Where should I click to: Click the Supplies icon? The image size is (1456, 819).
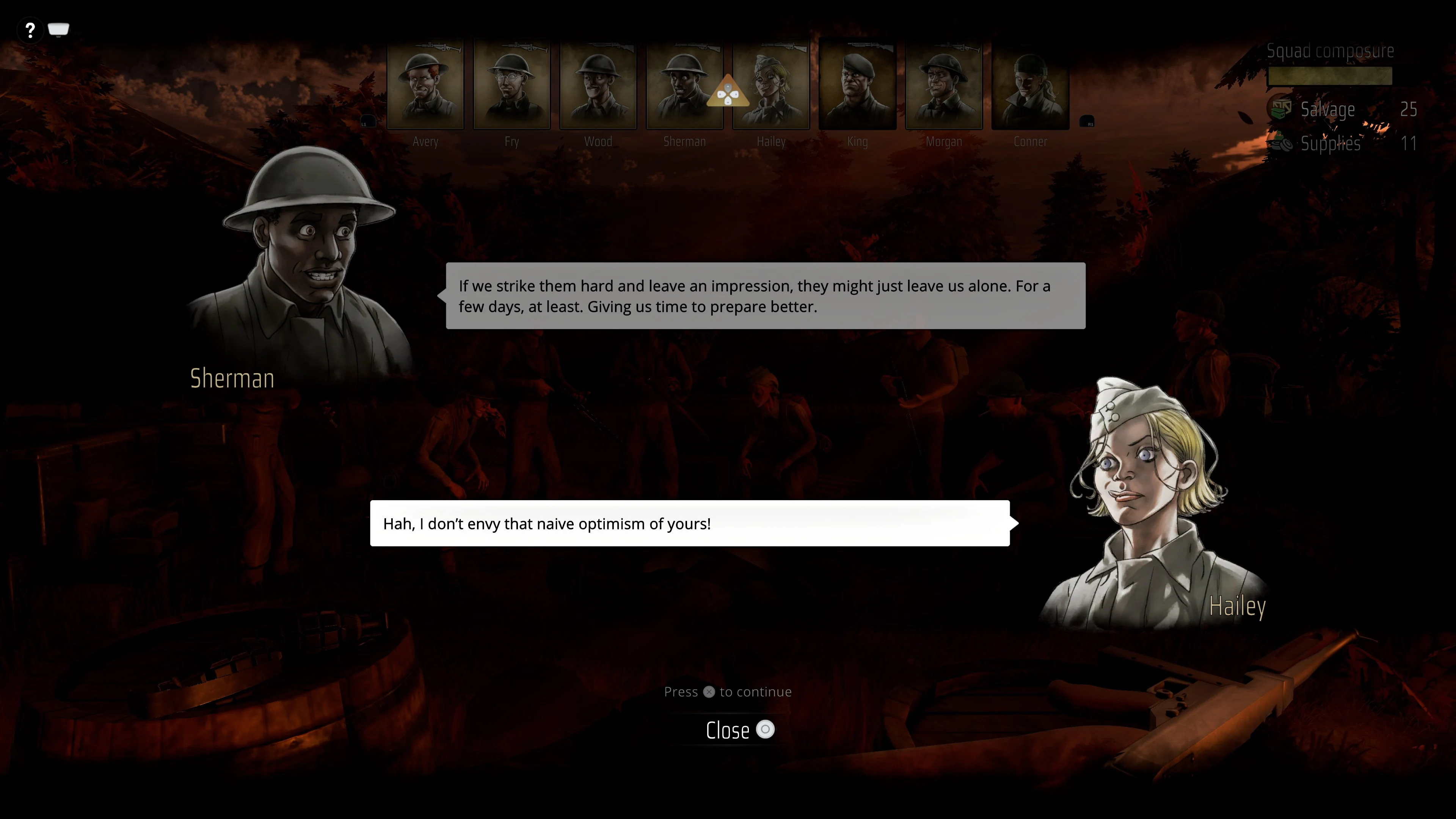[x=1281, y=144]
